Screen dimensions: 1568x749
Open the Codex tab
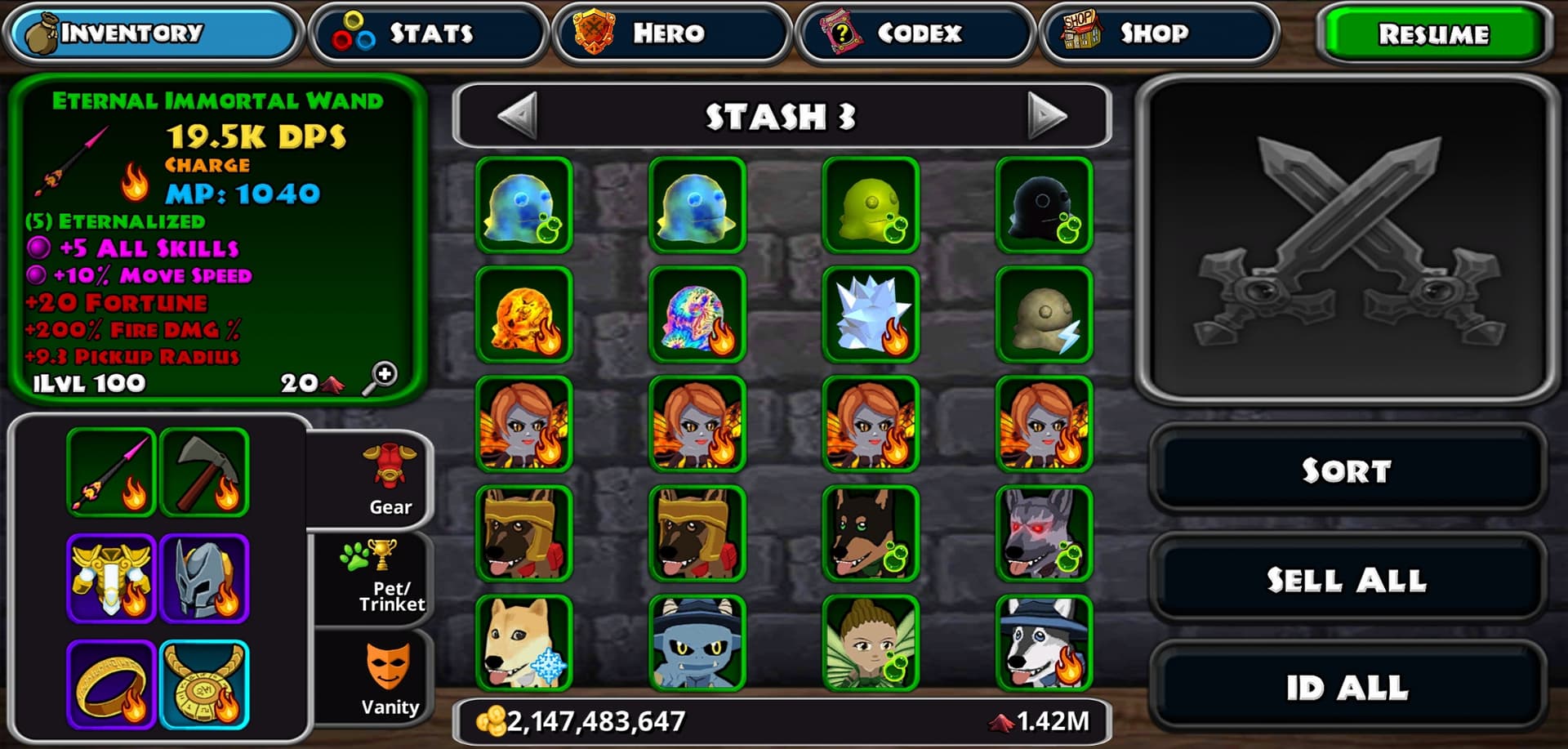[x=915, y=33]
